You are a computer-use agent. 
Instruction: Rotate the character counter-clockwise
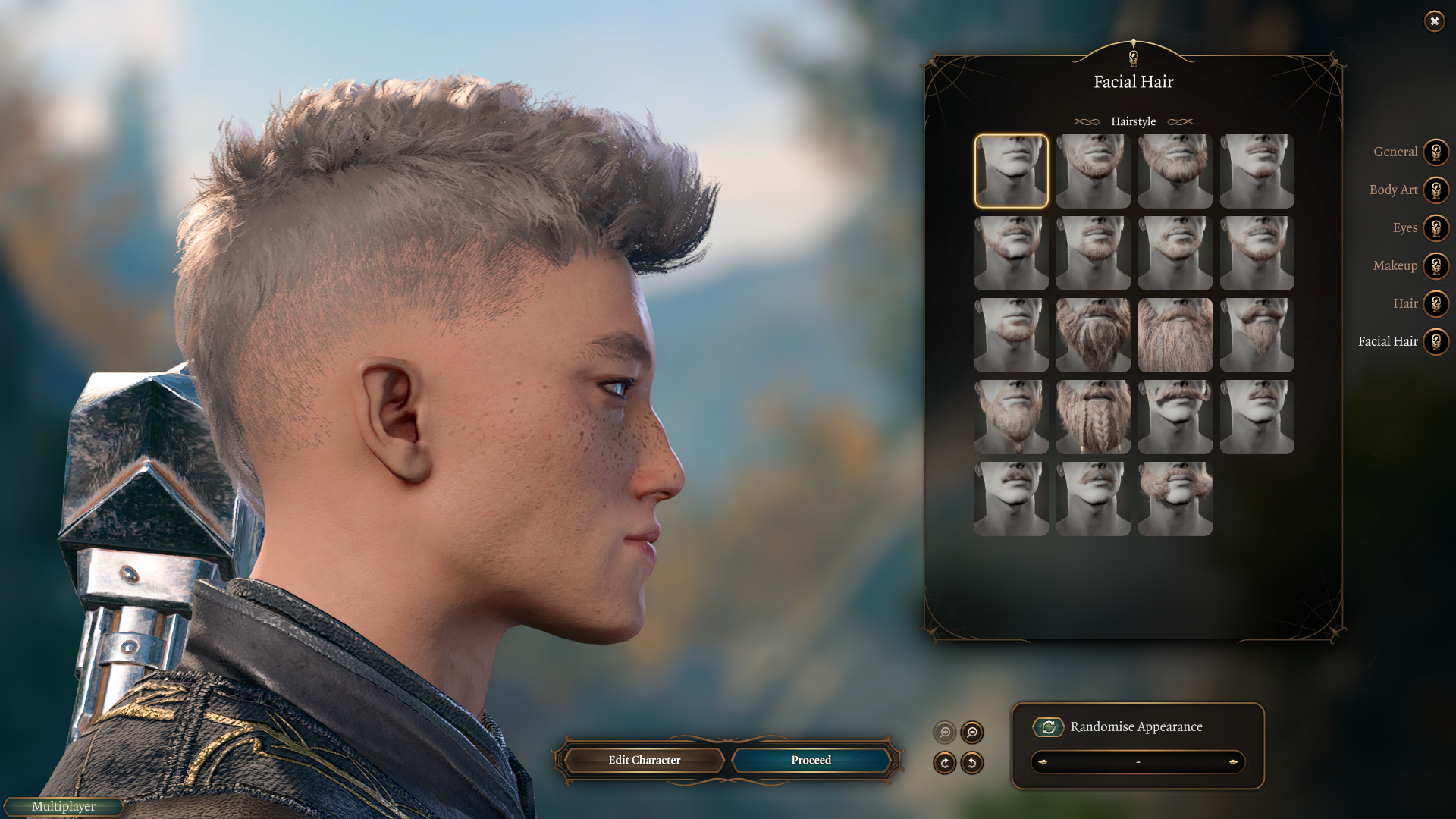[971, 764]
